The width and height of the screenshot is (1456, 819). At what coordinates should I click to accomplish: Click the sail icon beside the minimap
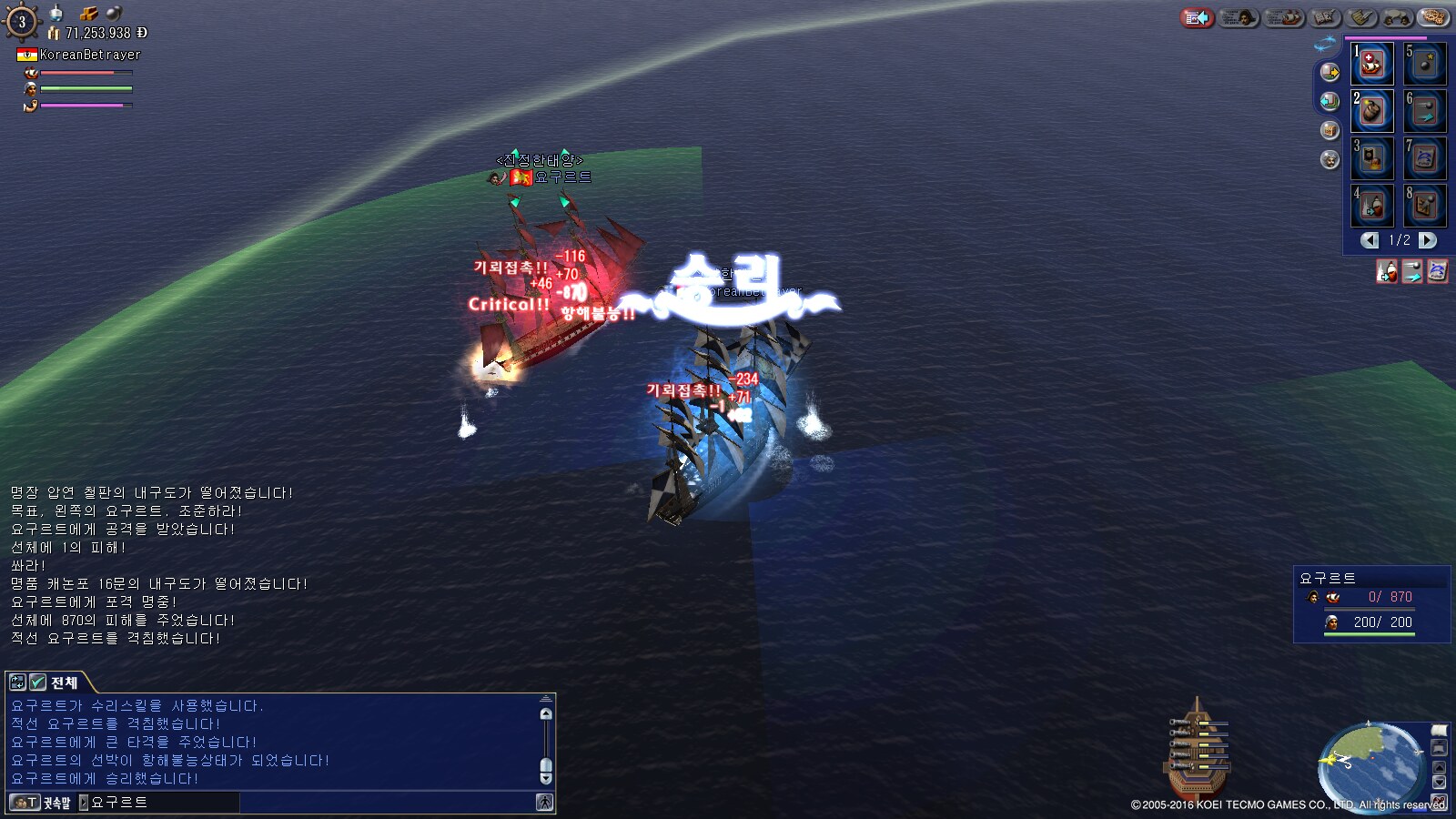click(x=1439, y=731)
